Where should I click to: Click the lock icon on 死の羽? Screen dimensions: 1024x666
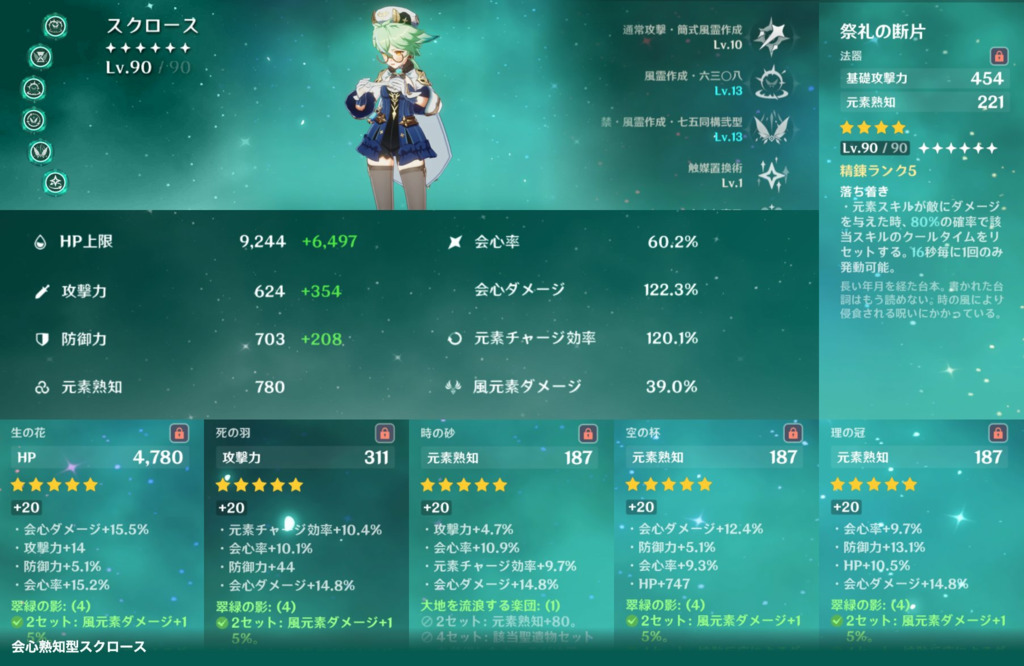pos(384,433)
